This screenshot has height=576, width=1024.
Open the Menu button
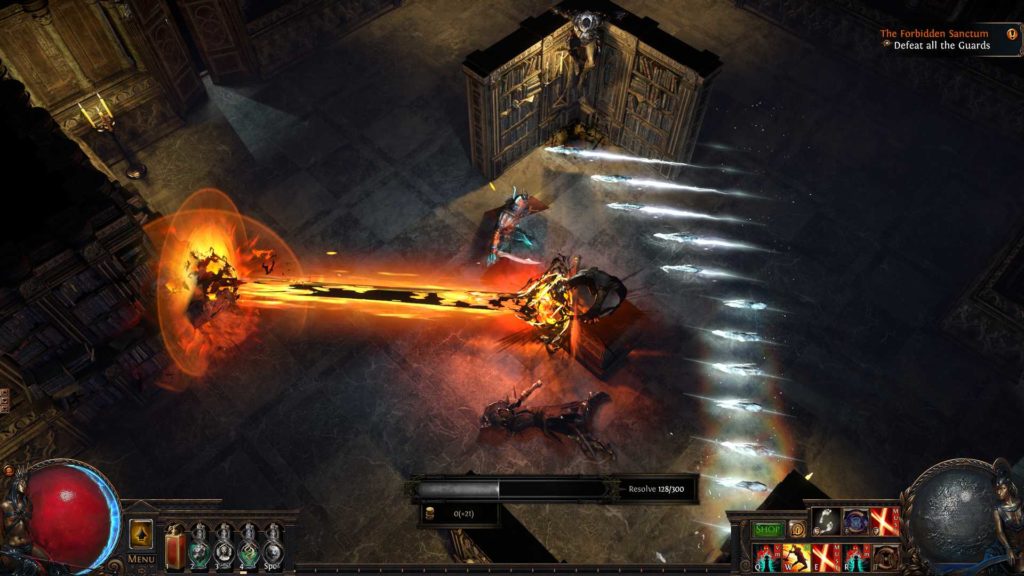(141, 559)
